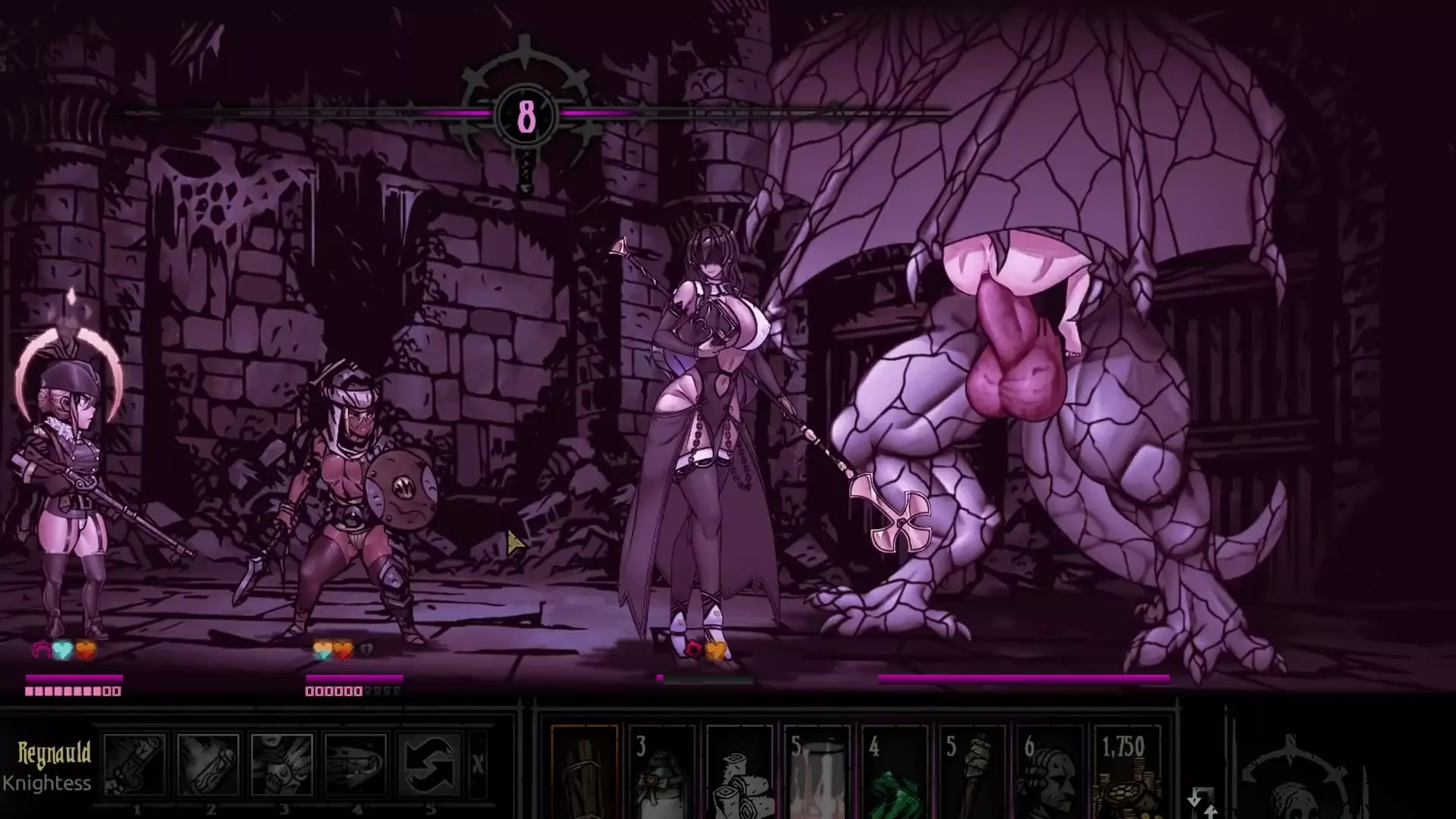Click the 1,750 gold coin pile slot

pos(1128,773)
